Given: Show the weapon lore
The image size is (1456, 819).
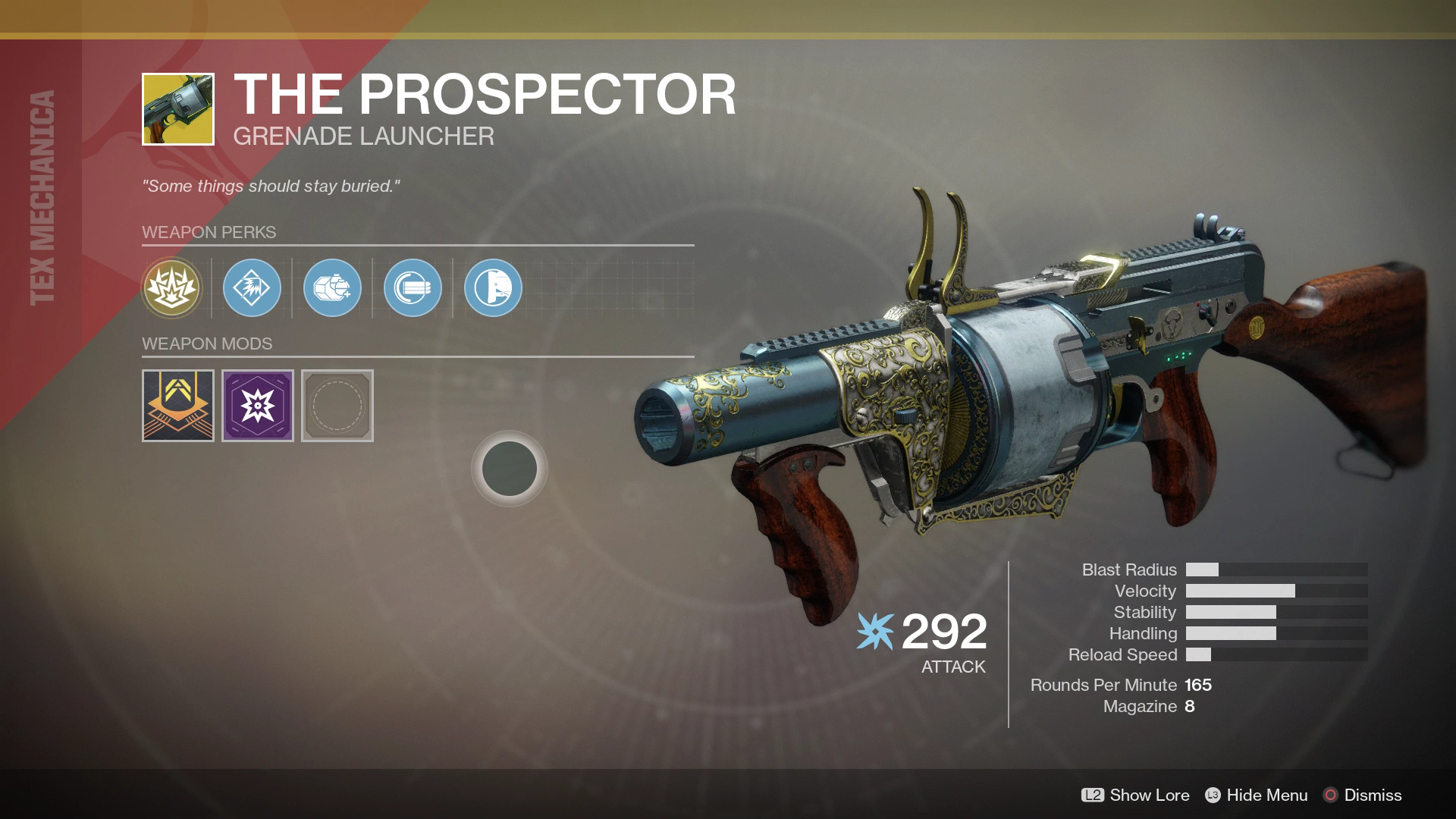Looking at the screenshot, I should (x=1135, y=795).
